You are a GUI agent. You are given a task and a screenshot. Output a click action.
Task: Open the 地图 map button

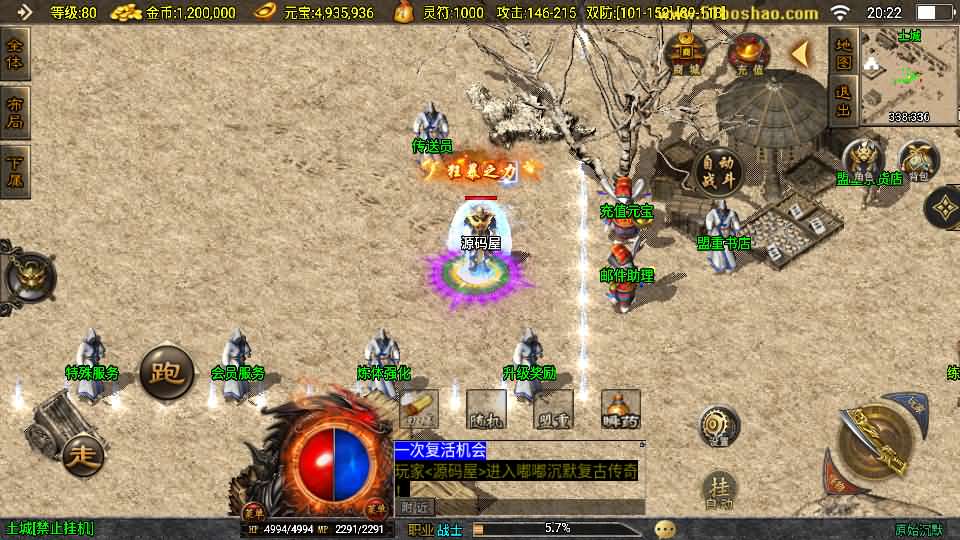pos(843,54)
